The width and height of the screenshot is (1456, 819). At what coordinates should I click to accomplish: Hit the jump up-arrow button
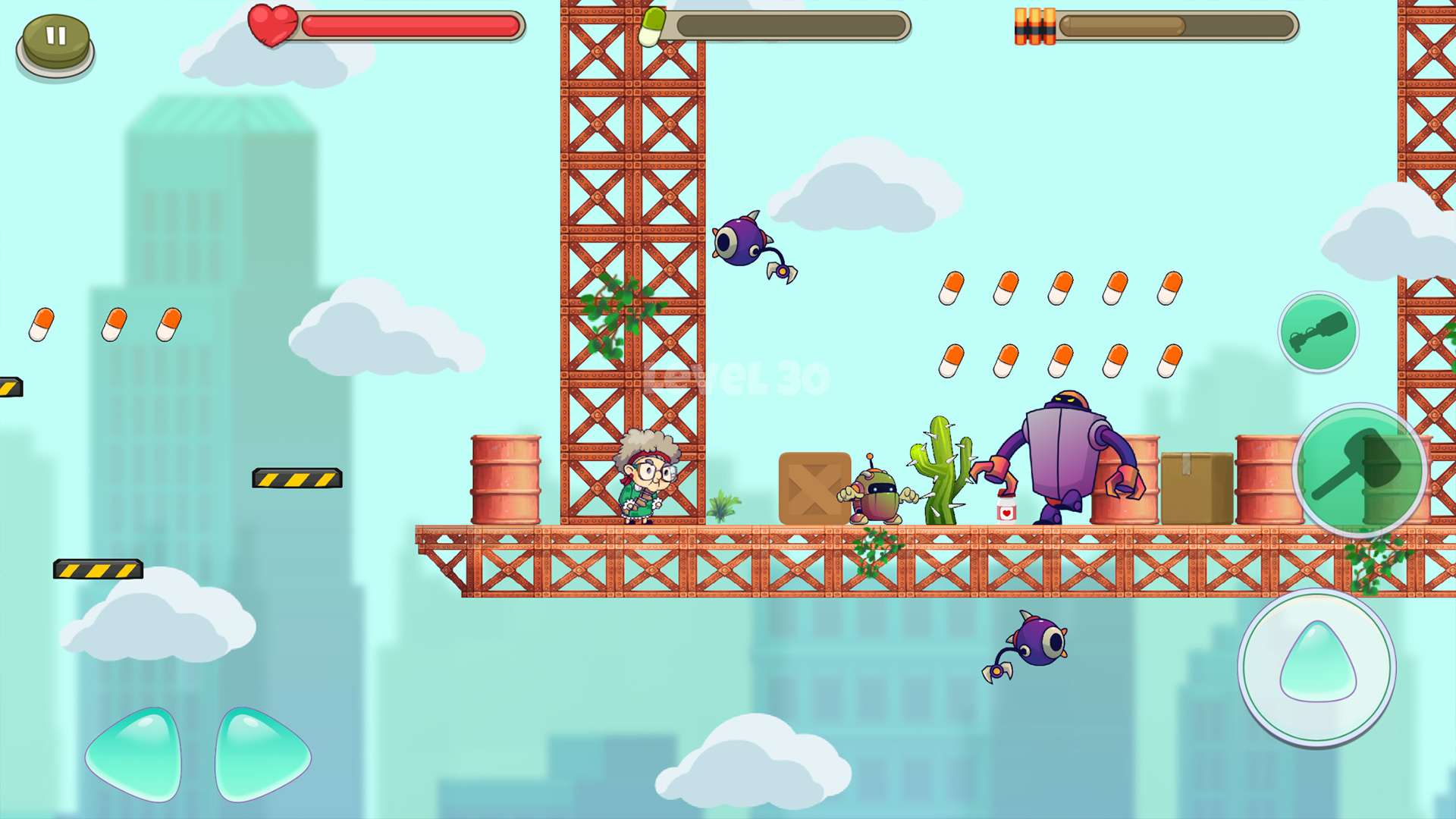(1317, 667)
